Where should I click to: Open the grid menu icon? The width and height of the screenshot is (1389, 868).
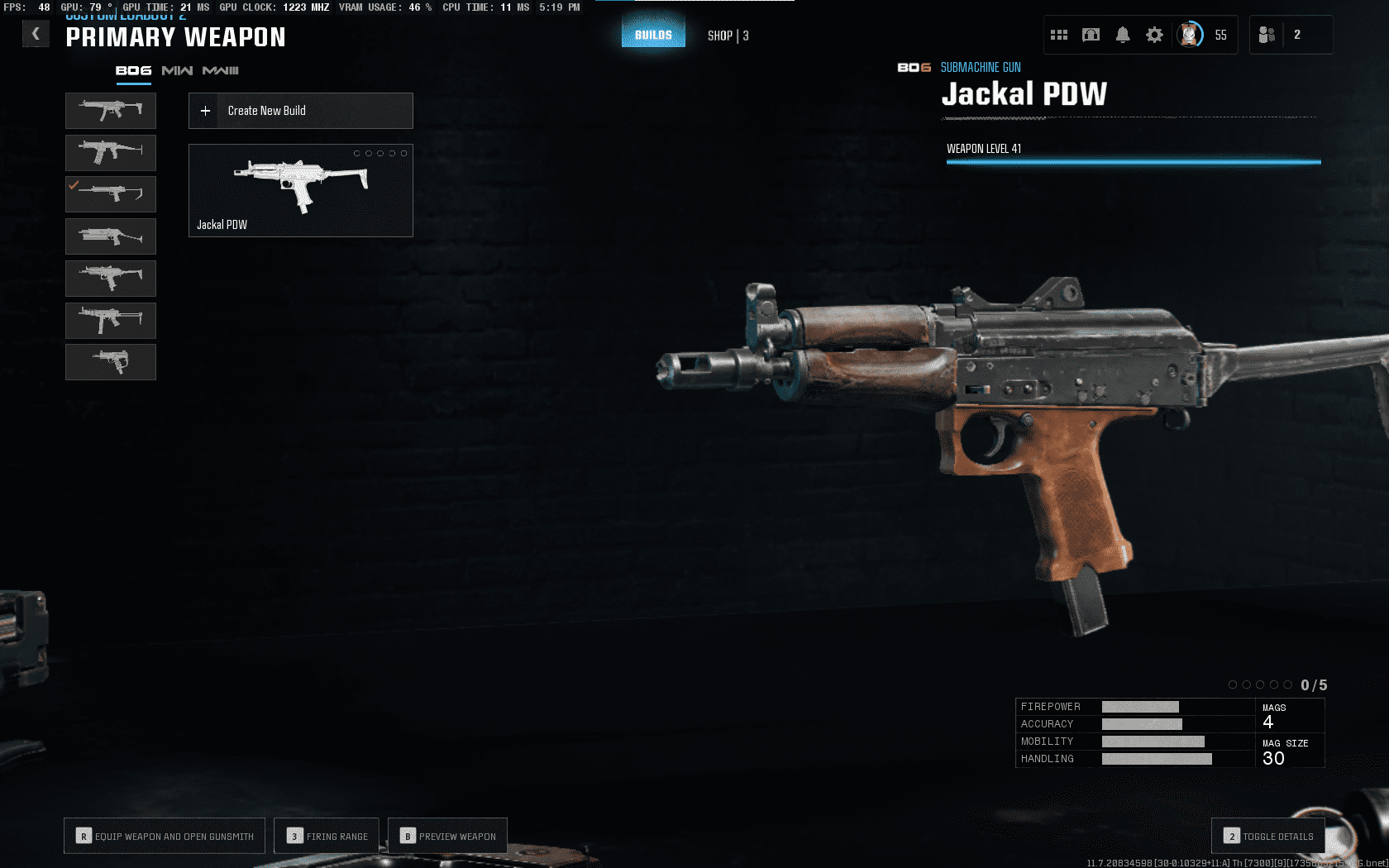point(1059,35)
